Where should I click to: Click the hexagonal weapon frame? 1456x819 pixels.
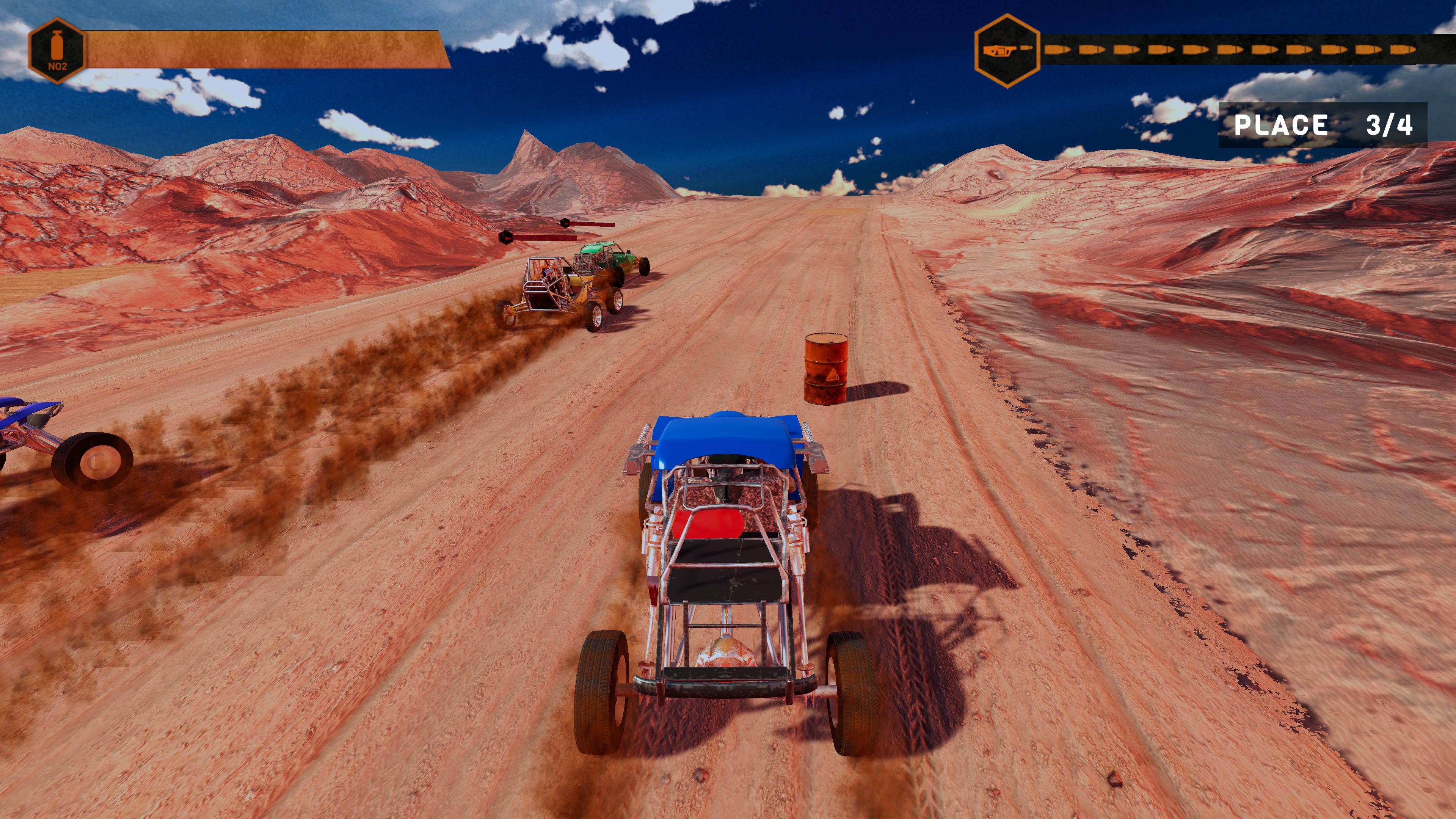coord(1009,50)
